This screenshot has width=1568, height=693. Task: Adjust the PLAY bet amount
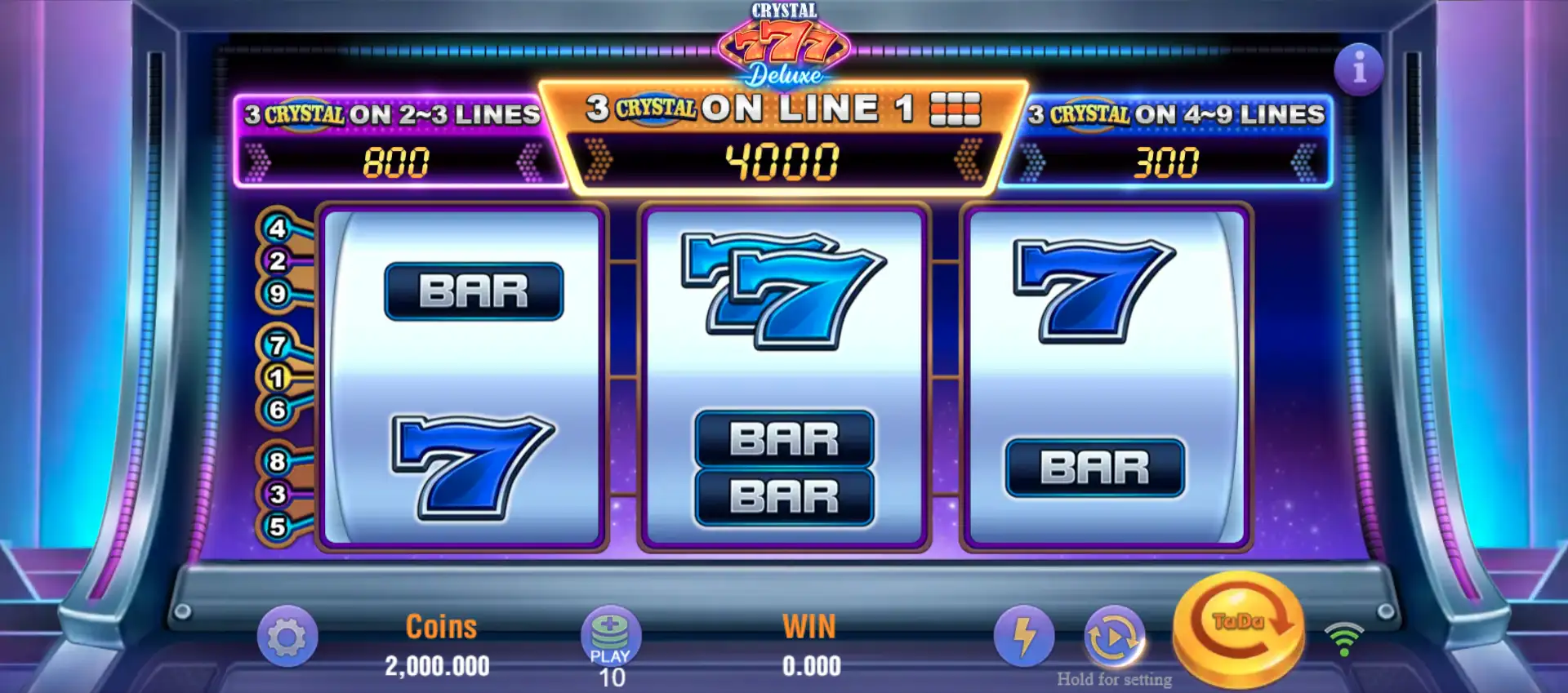coord(610,636)
